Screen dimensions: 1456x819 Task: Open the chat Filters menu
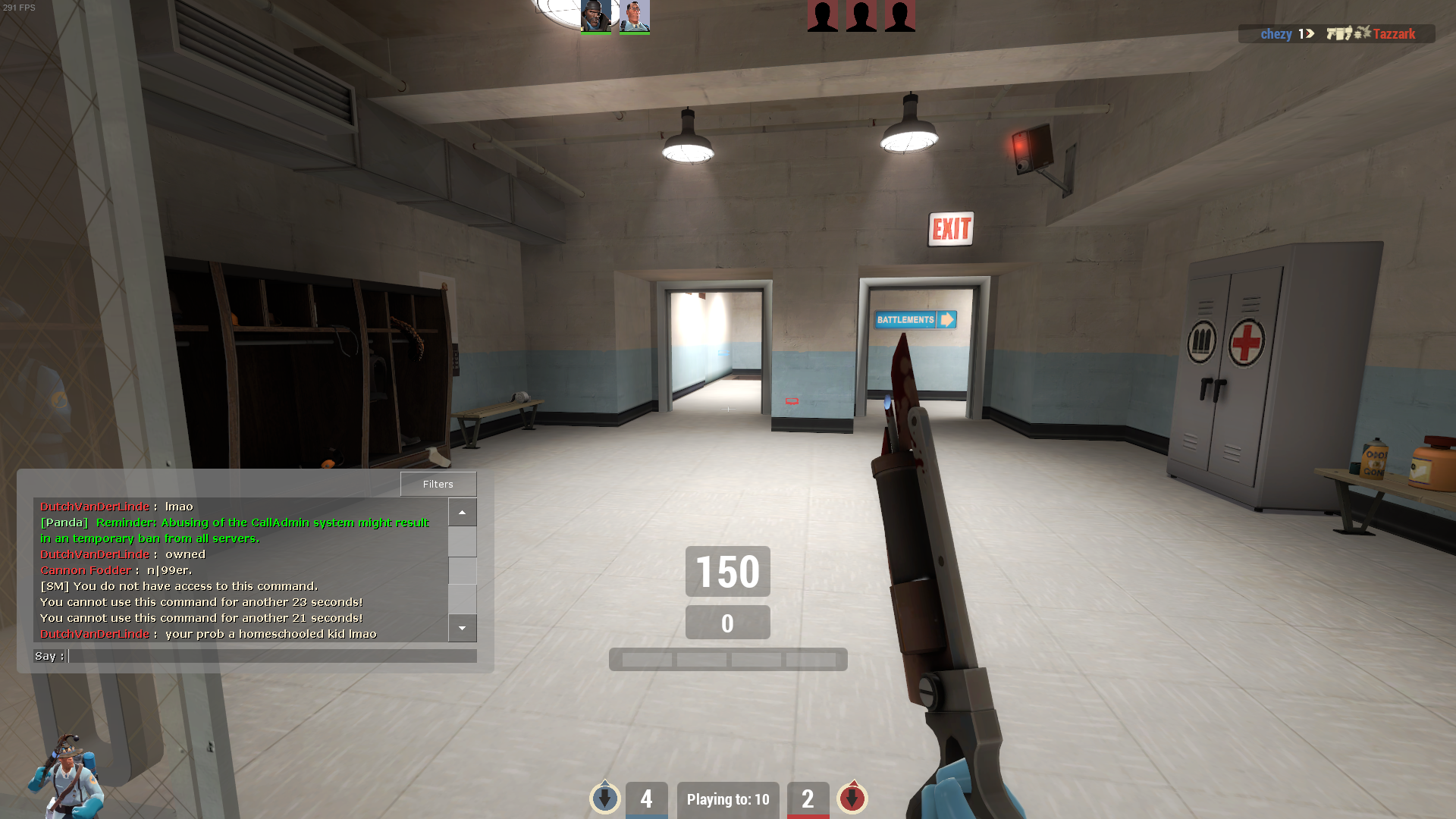(438, 484)
